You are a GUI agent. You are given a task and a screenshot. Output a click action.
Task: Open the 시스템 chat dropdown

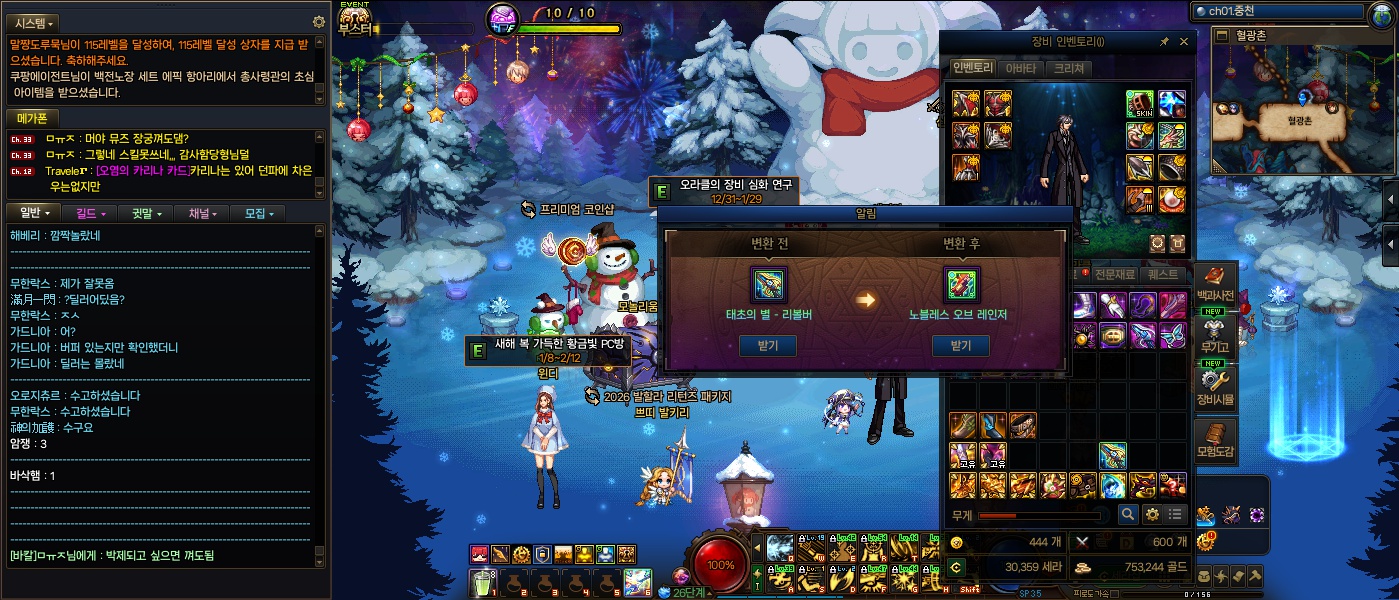[35, 22]
